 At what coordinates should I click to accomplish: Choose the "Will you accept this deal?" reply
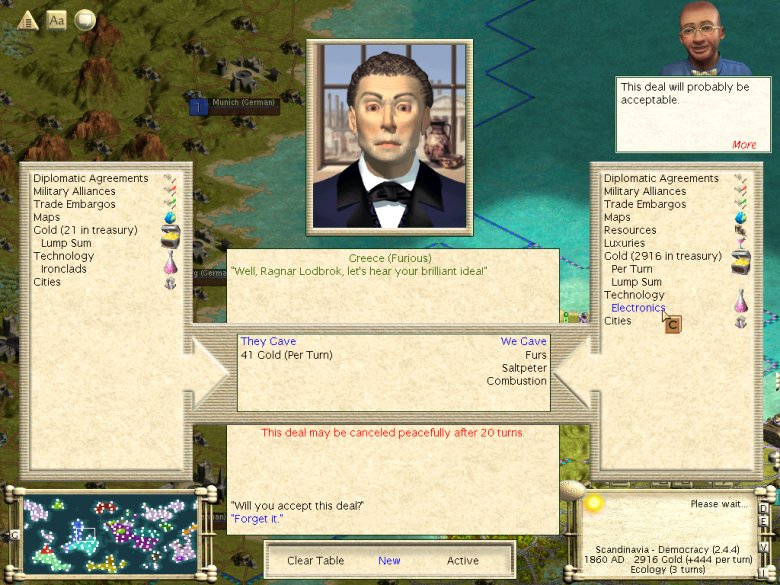tap(297, 505)
